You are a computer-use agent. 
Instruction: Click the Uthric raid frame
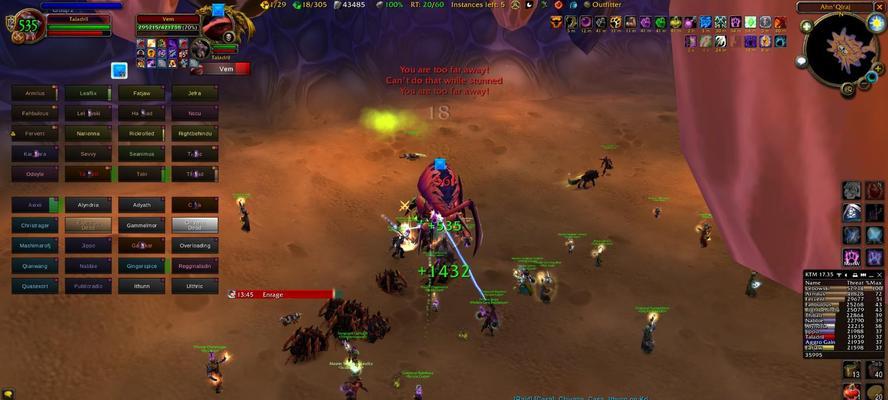pyautogui.click(x=195, y=286)
